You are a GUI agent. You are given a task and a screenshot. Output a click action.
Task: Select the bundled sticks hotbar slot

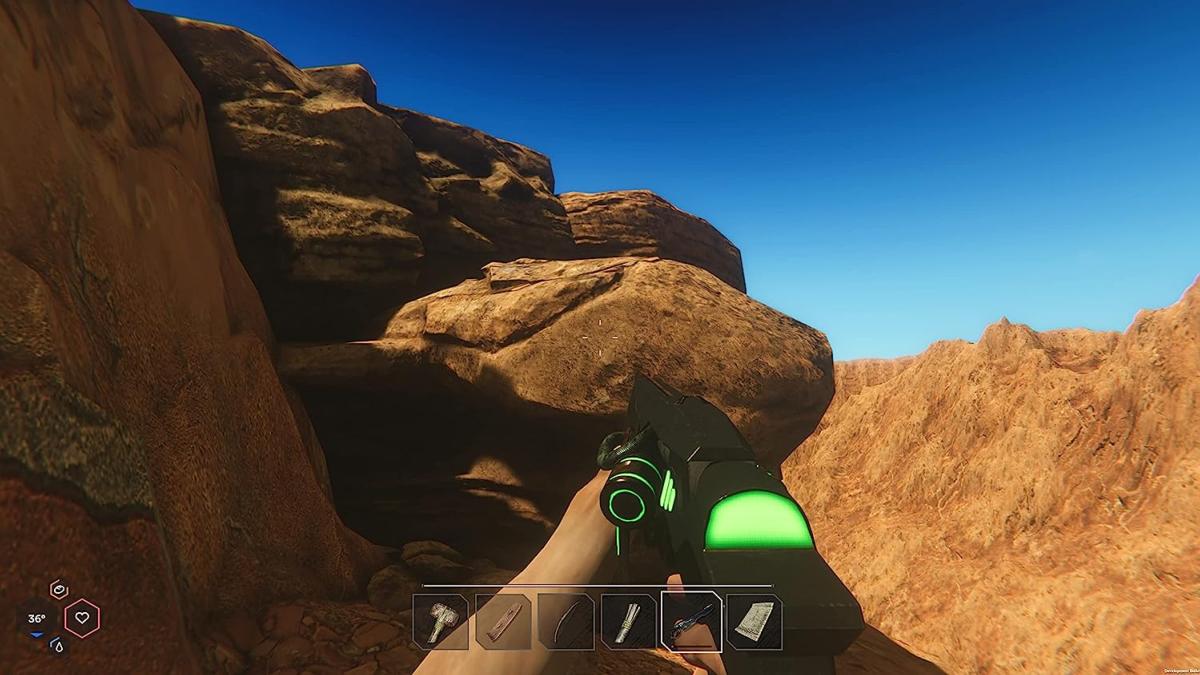[629, 621]
